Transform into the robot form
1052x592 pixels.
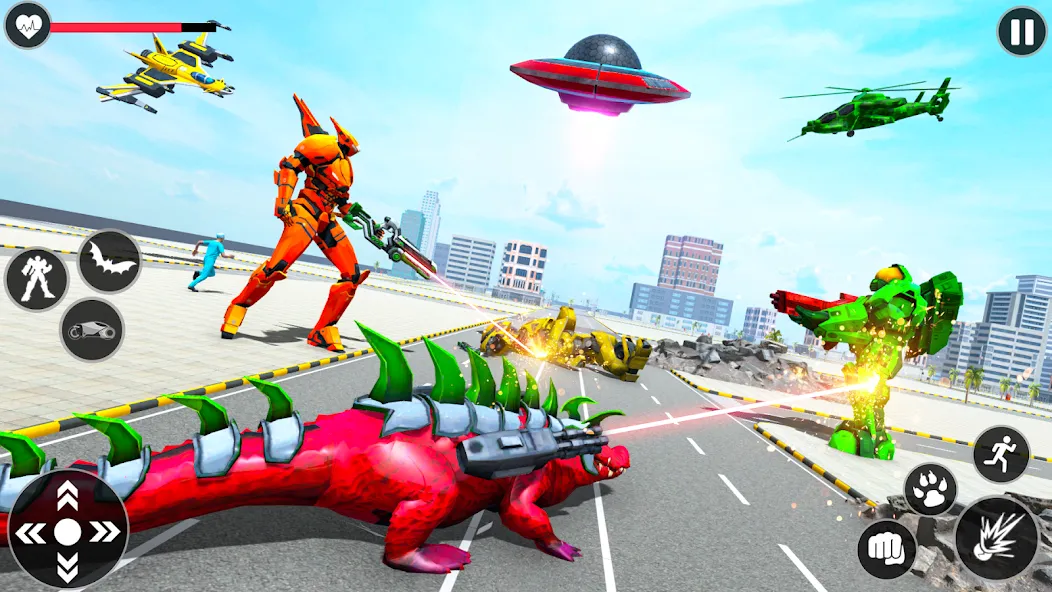[x=36, y=278]
